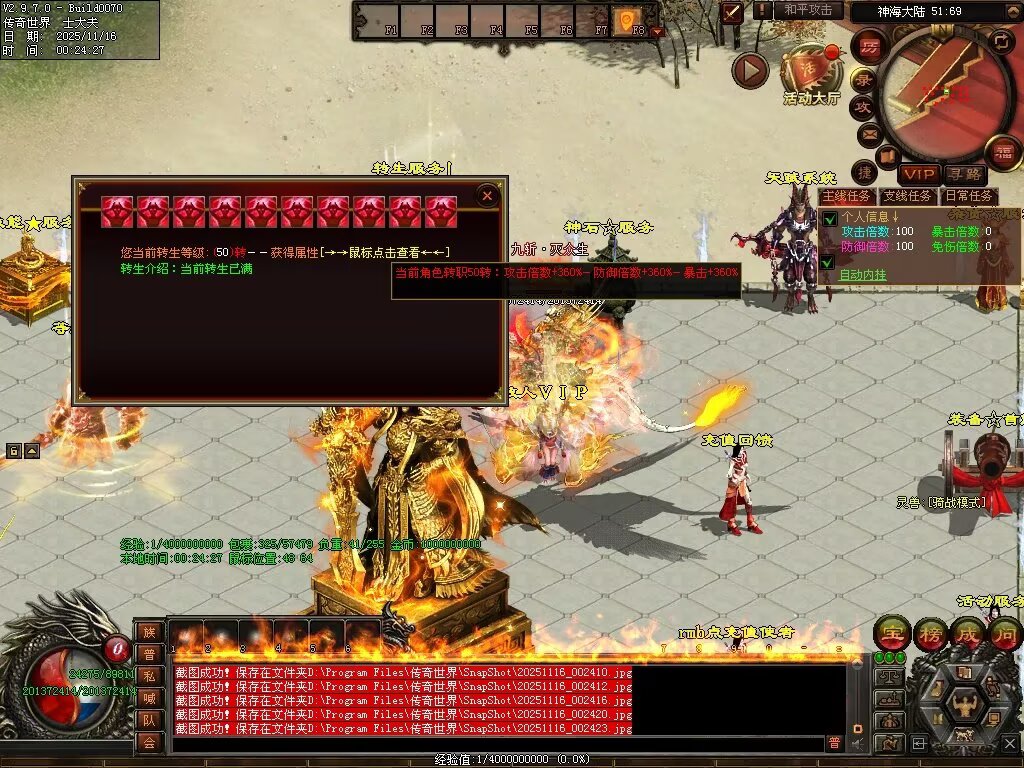This screenshot has height=768, width=1024.
Task: Click the VIP button under the minimap
Action: point(919,175)
